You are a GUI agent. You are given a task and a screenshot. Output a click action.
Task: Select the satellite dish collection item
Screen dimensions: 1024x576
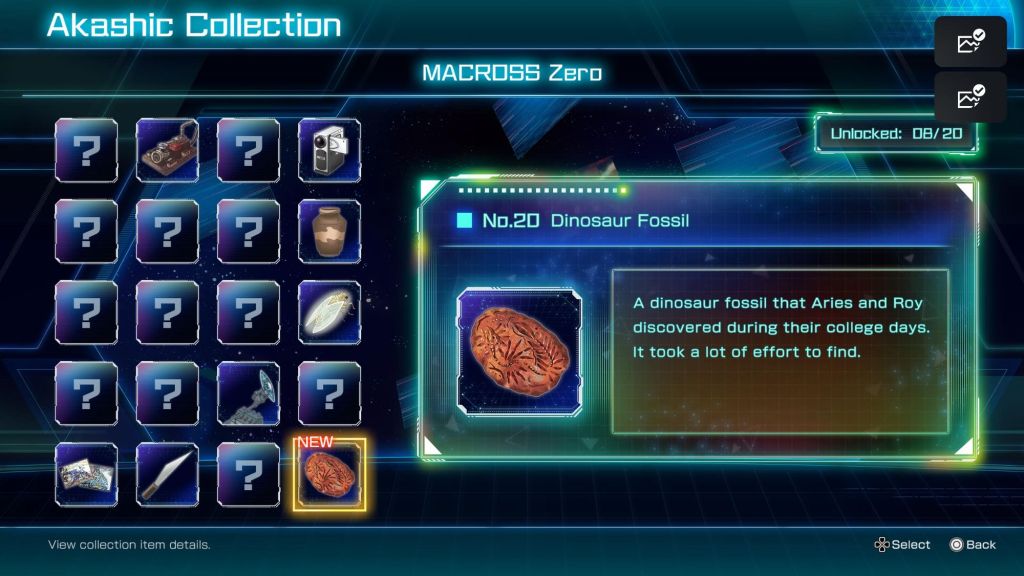click(248, 393)
